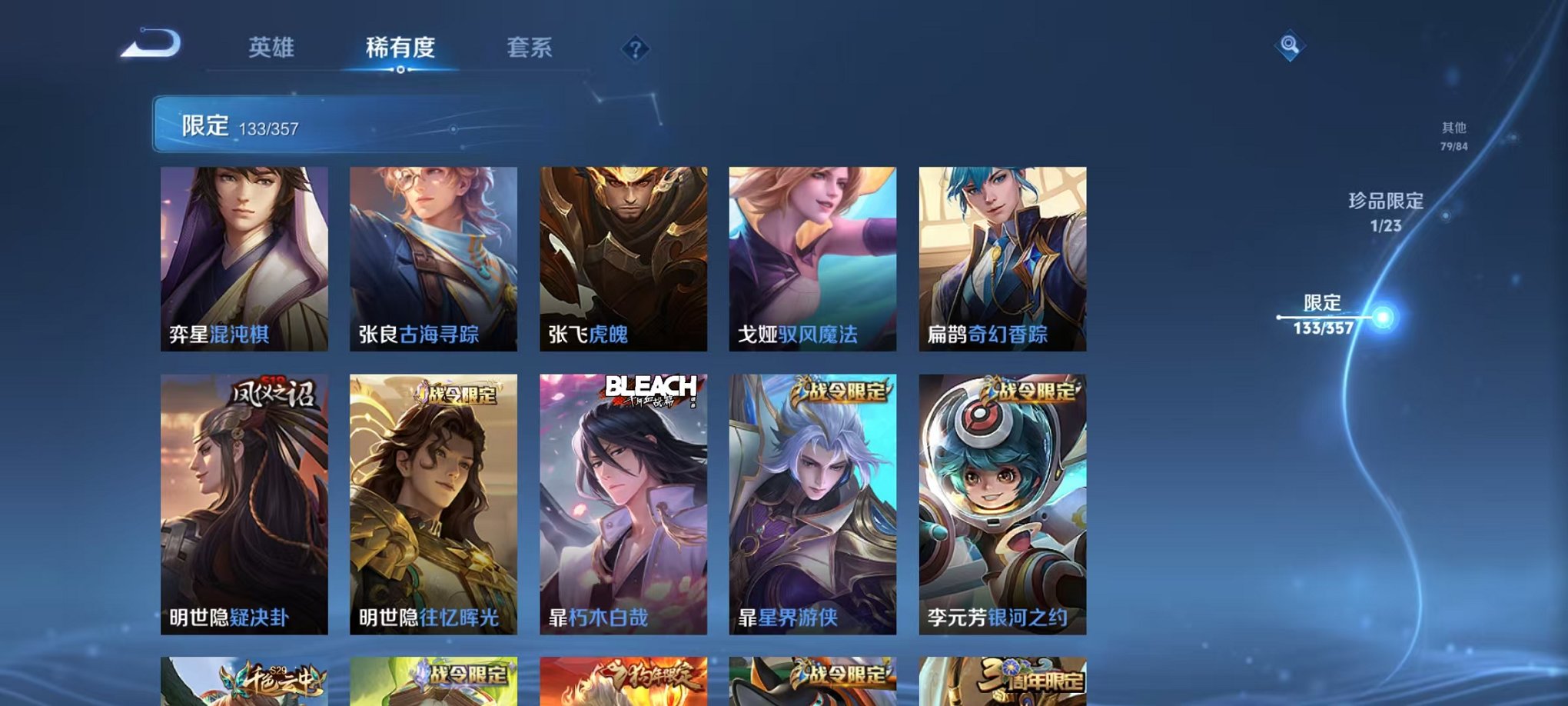Screen dimensions: 1568x706
Task: Jump to the 其他 category on the right
Action: (x=1453, y=131)
